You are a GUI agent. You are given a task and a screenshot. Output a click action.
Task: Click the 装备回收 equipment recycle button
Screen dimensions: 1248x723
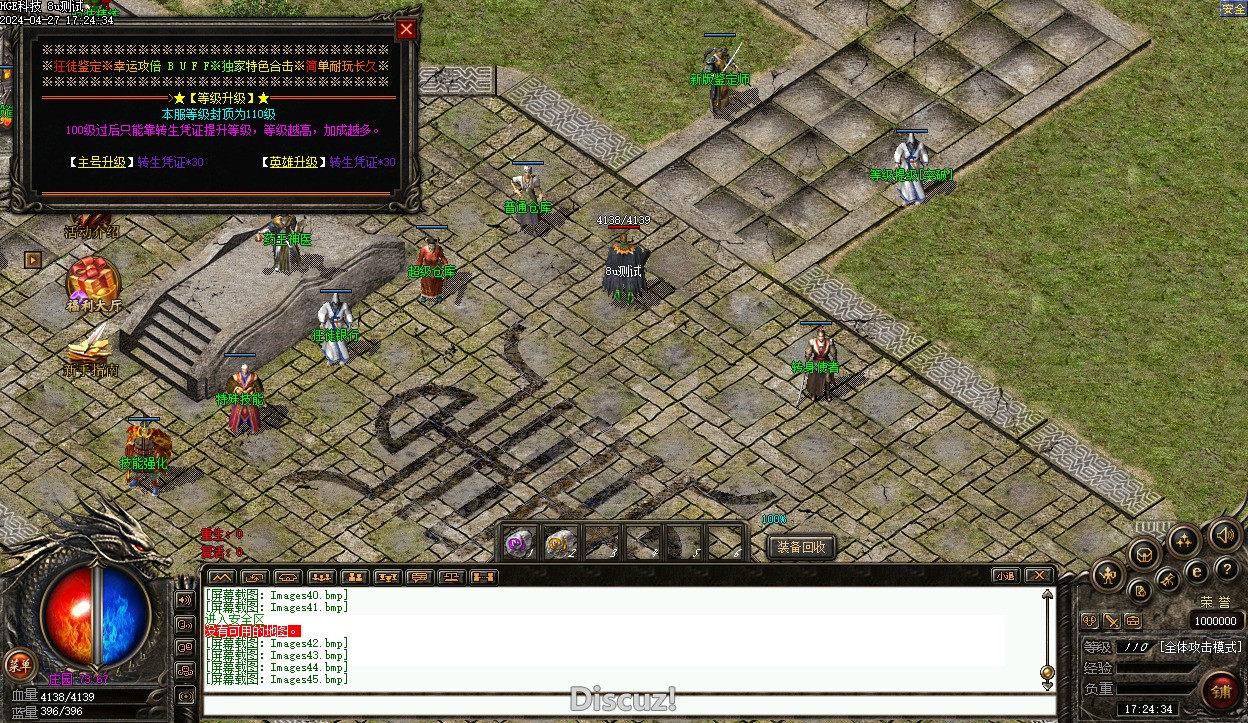(x=801, y=547)
